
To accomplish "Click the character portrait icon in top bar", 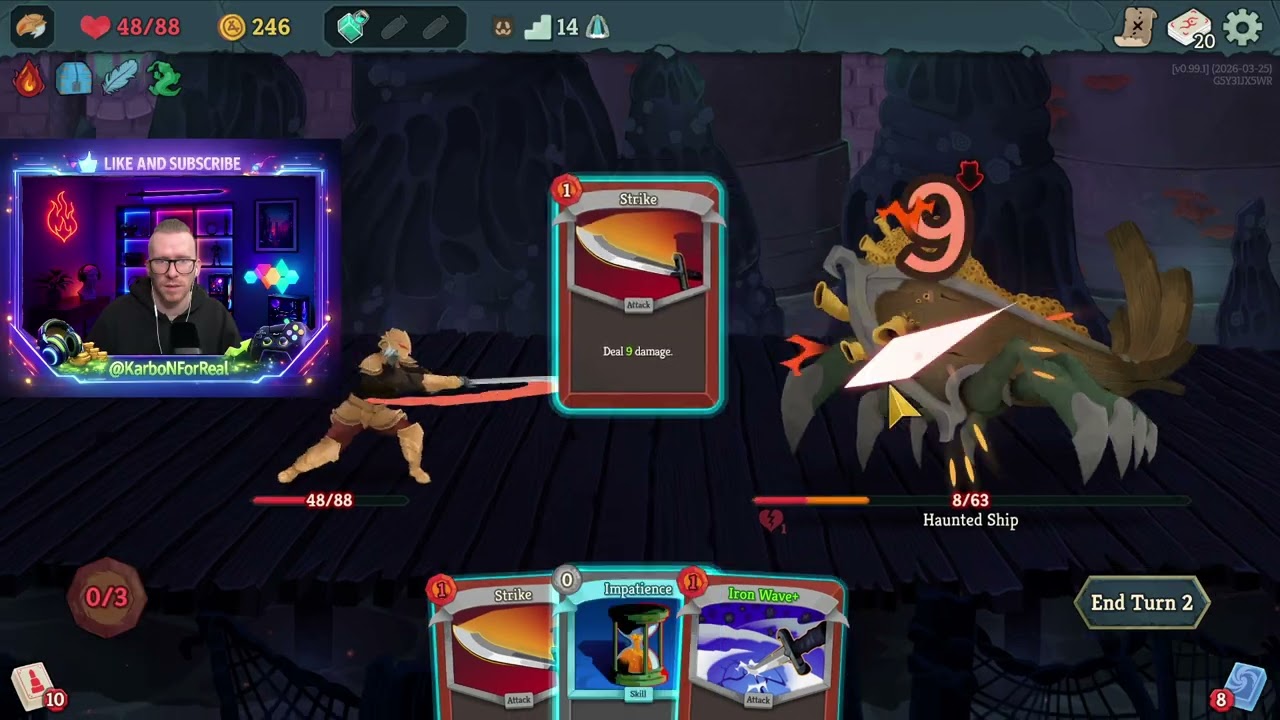I will [32, 27].
